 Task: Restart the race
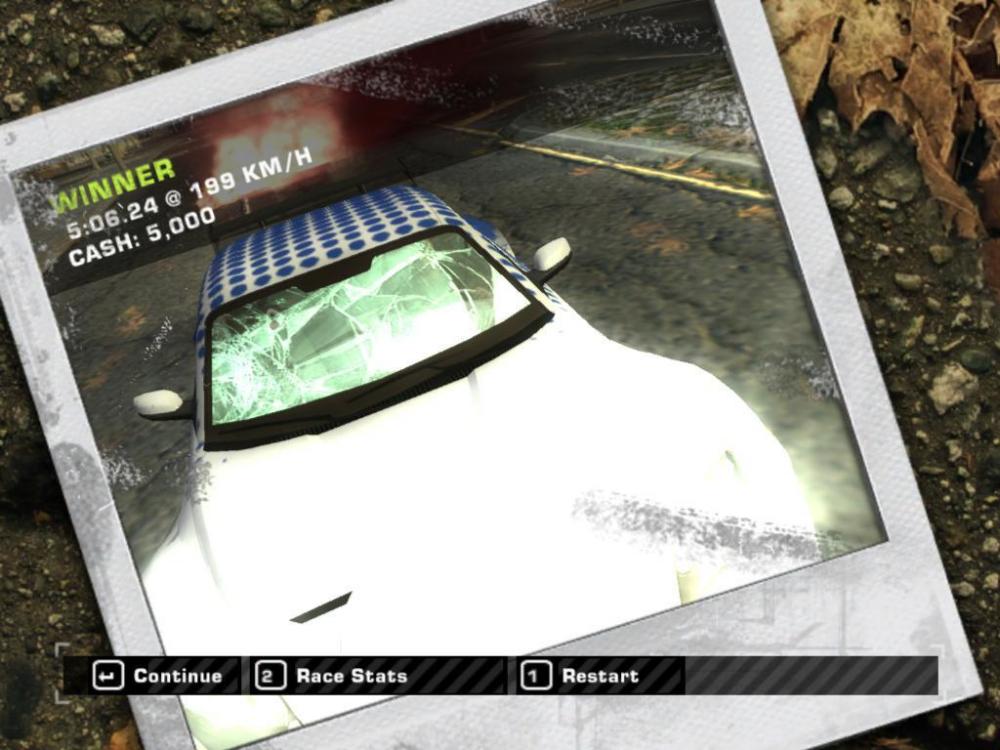(581, 676)
